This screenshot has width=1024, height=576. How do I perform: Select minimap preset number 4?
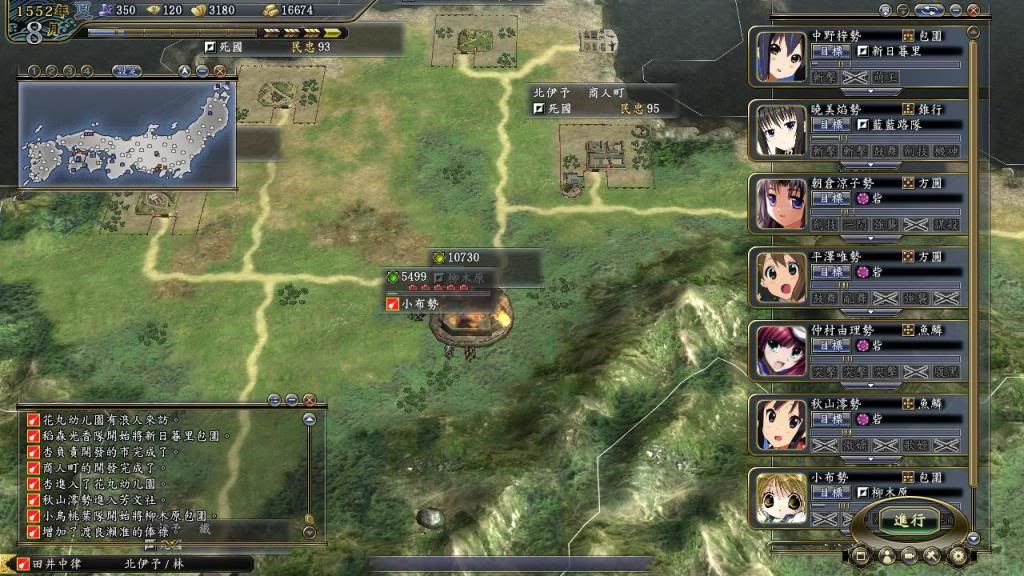(86, 71)
